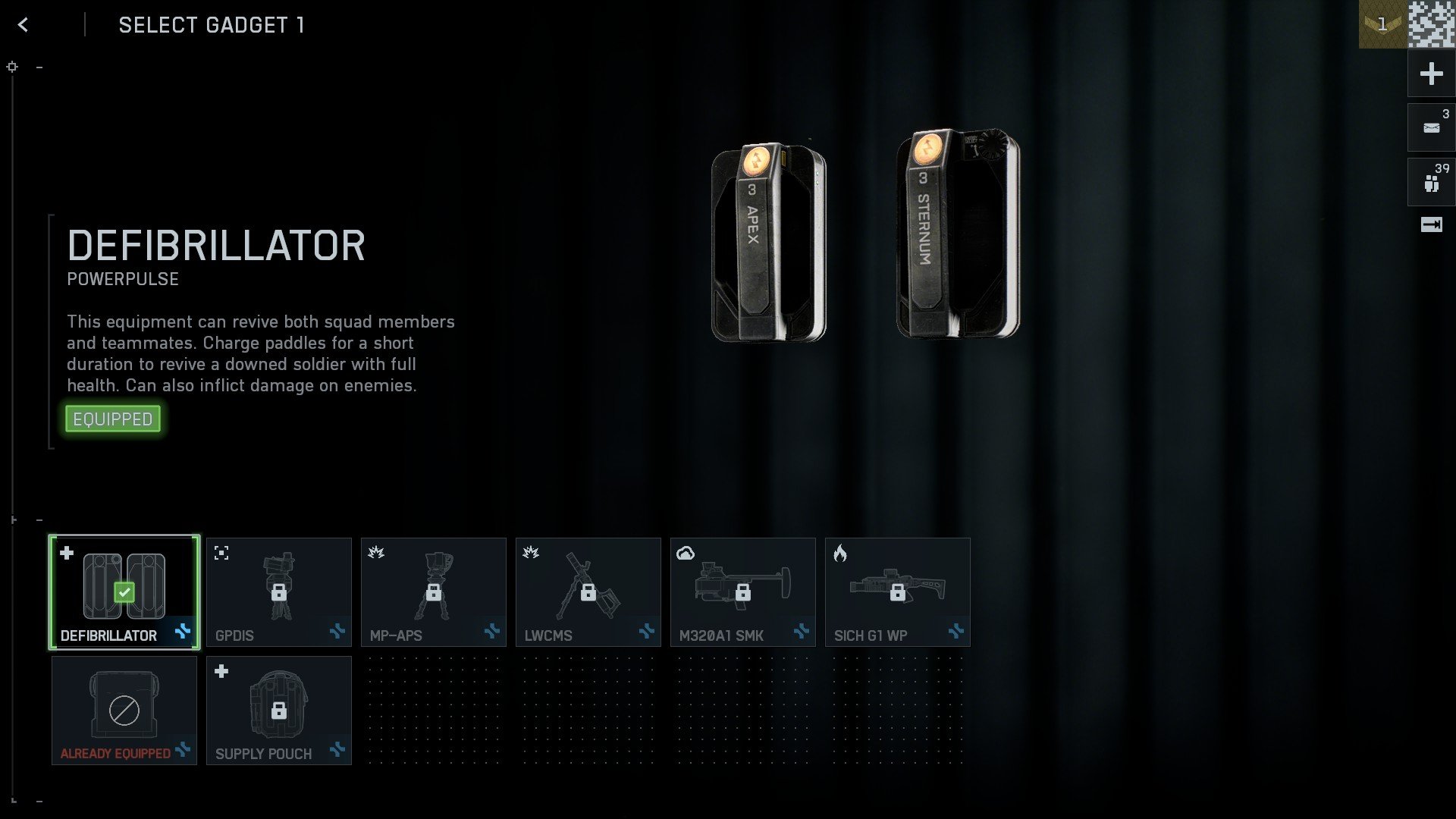The width and height of the screenshot is (1456, 819).
Task: Click the green Equipped label
Action: (x=112, y=418)
